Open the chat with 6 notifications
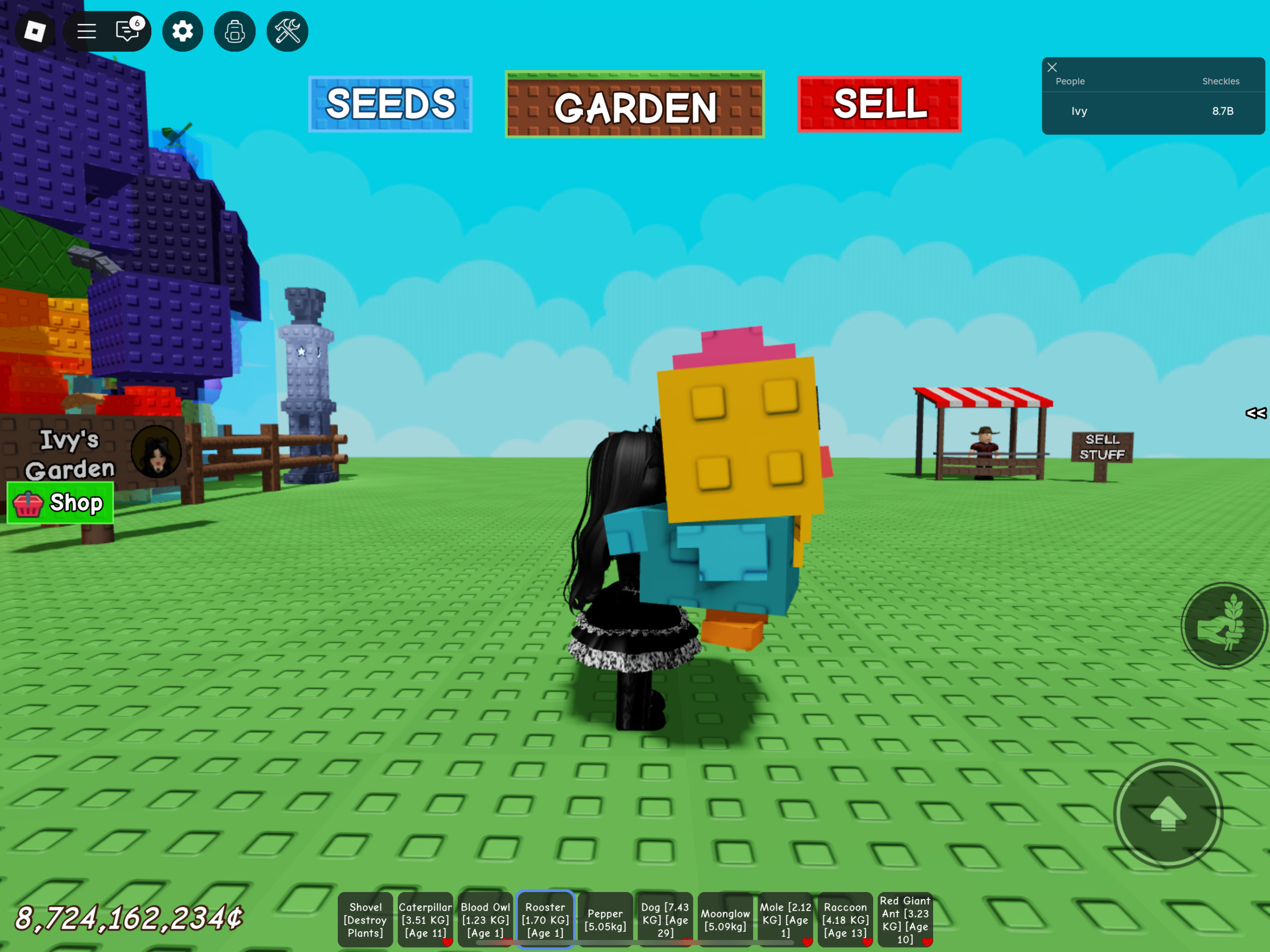The width and height of the screenshot is (1270, 952). pos(128,31)
